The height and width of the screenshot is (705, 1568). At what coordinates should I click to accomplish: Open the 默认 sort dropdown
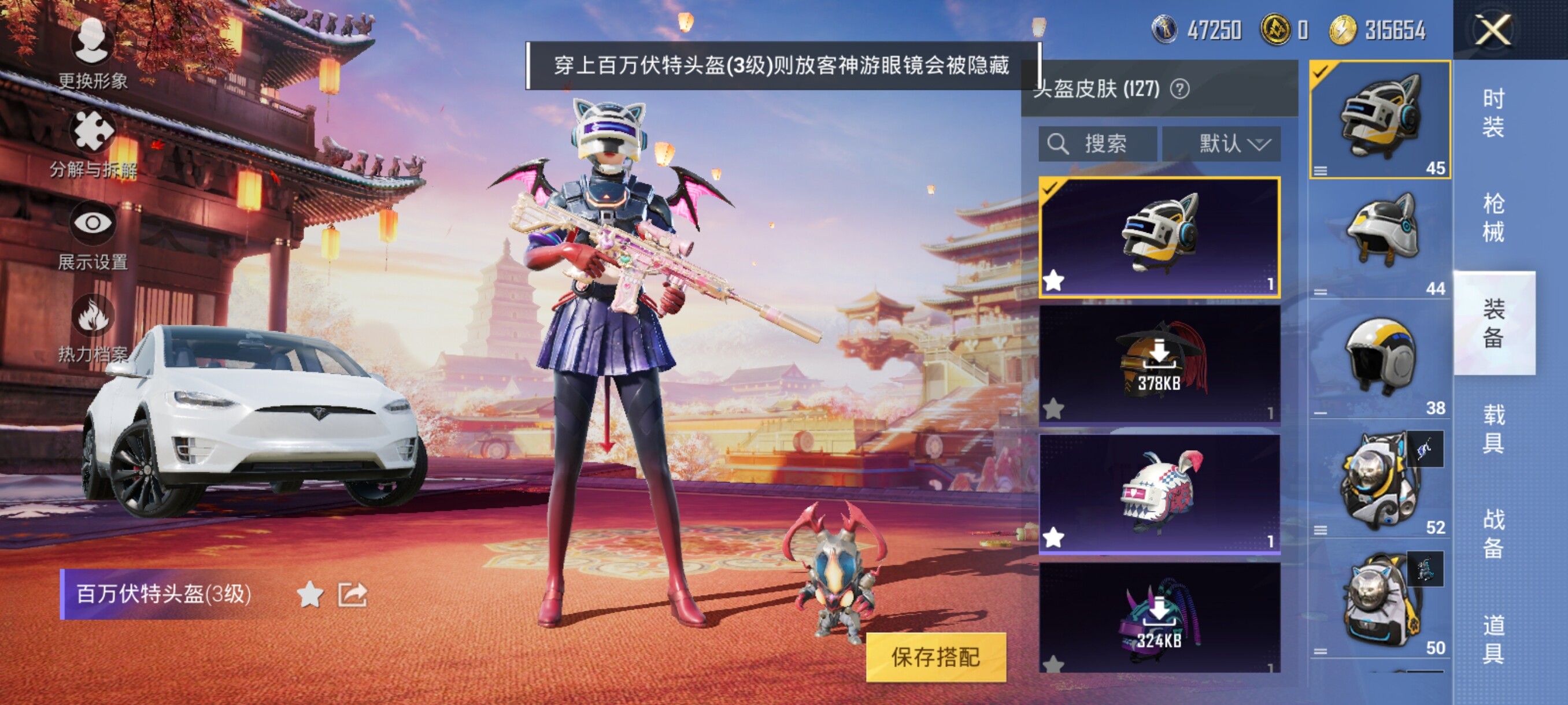[x=1221, y=144]
